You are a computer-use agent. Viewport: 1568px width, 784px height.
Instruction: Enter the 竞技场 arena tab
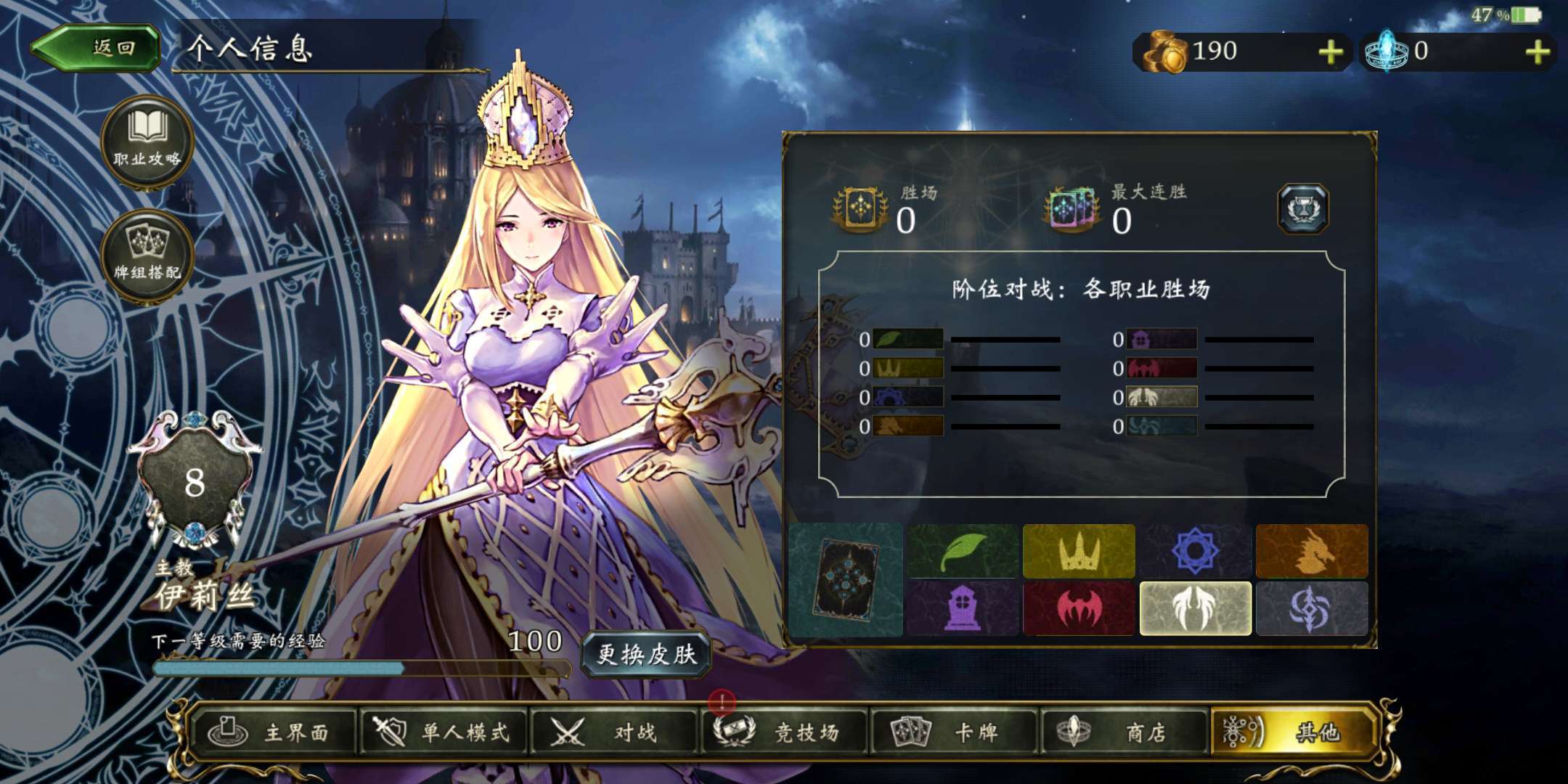point(784,732)
